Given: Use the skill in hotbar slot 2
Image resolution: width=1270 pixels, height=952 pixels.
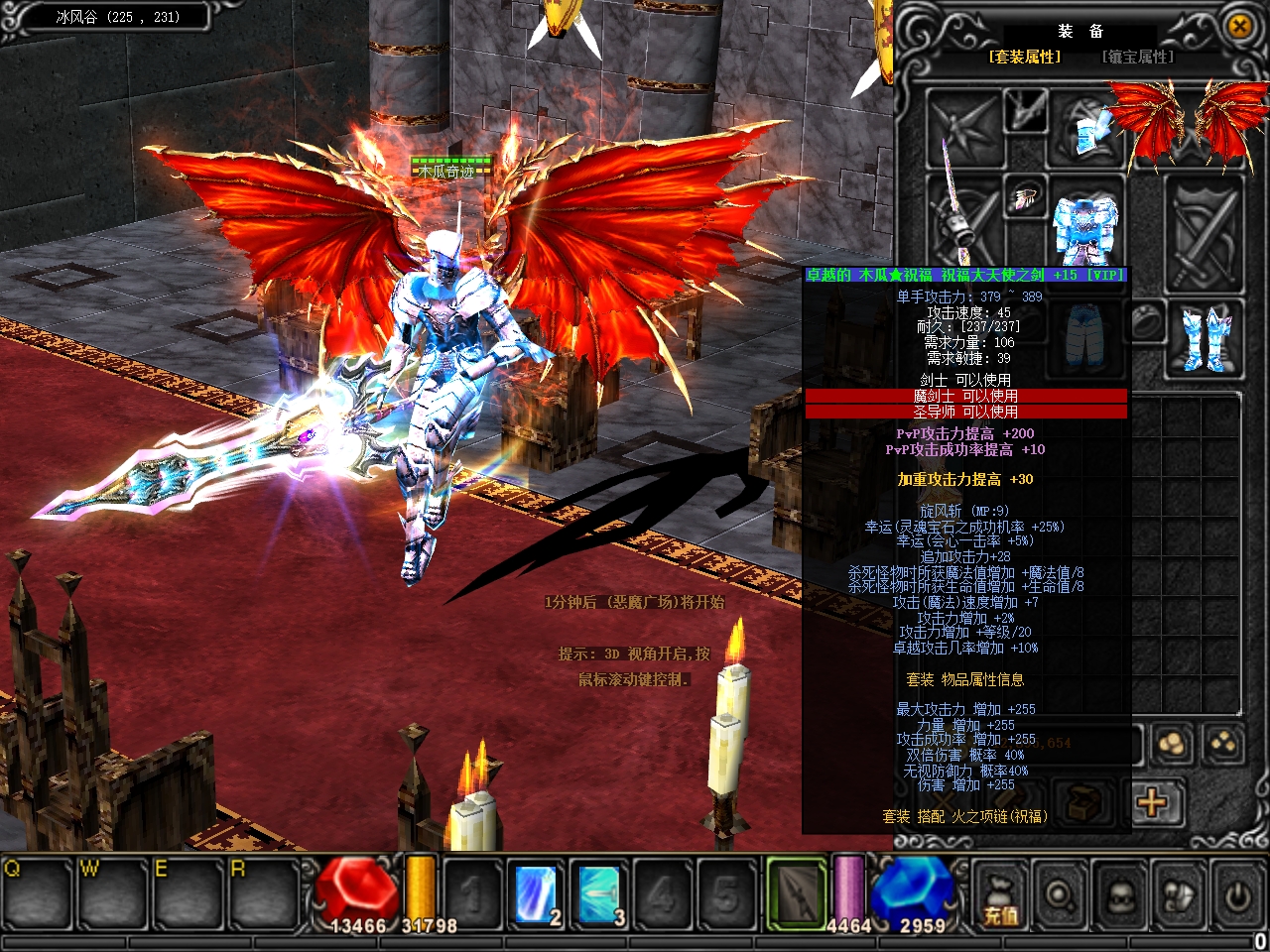Looking at the screenshot, I should [x=538, y=892].
